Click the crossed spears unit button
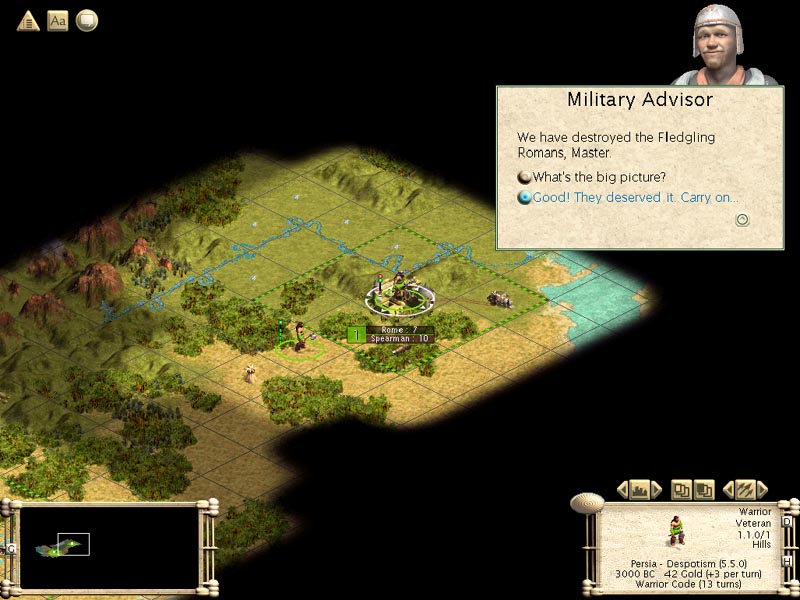Viewport: 800px width, 600px height. tap(745, 490)
